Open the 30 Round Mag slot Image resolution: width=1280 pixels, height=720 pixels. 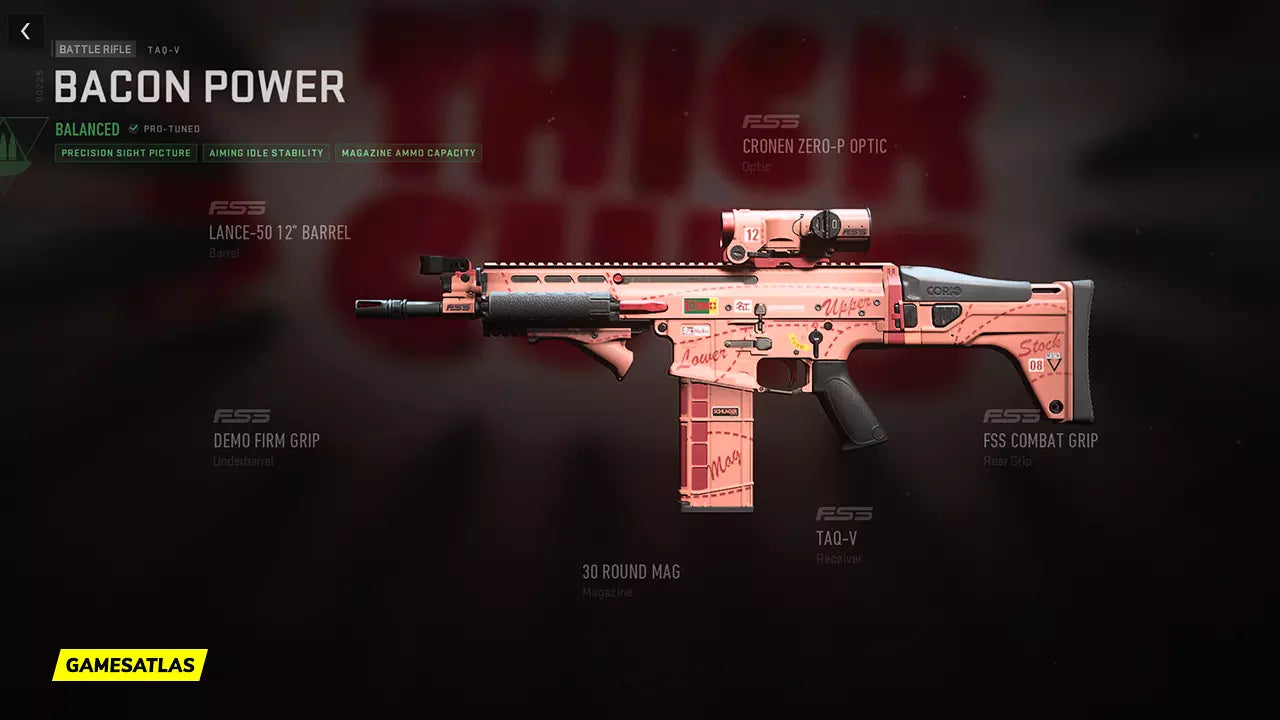pos(631,572)
